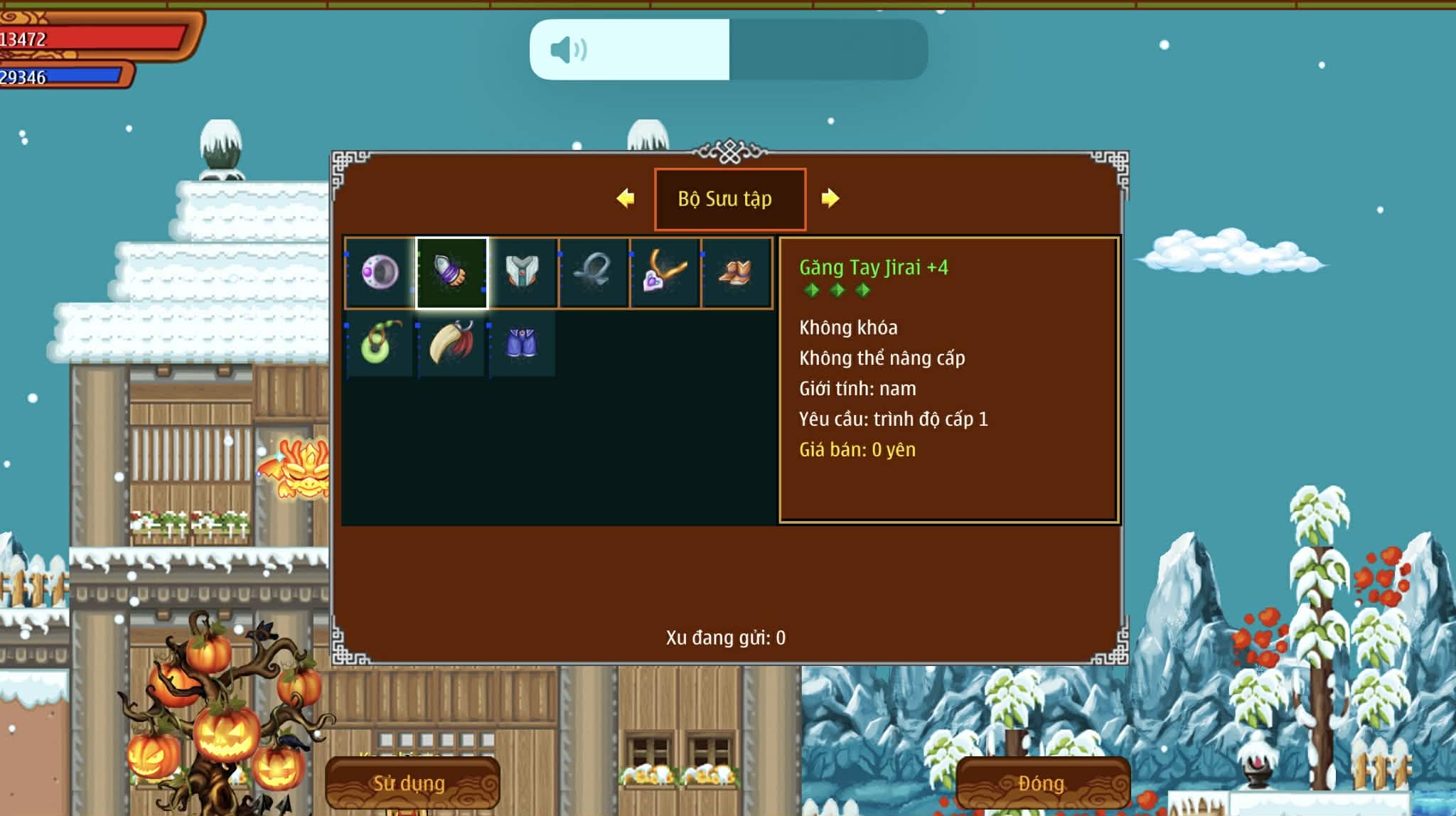Use the item with Sử dụng button
This screenshot has width=1456, height=816.
pos(412,783)
